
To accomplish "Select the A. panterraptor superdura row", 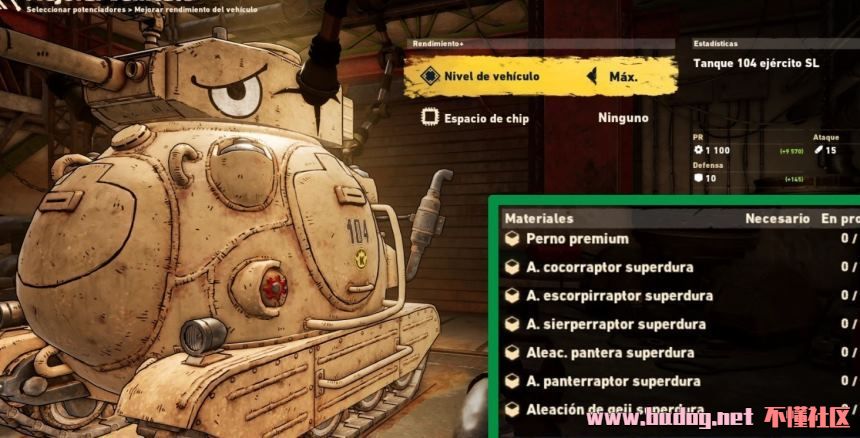I will (613, 381).
